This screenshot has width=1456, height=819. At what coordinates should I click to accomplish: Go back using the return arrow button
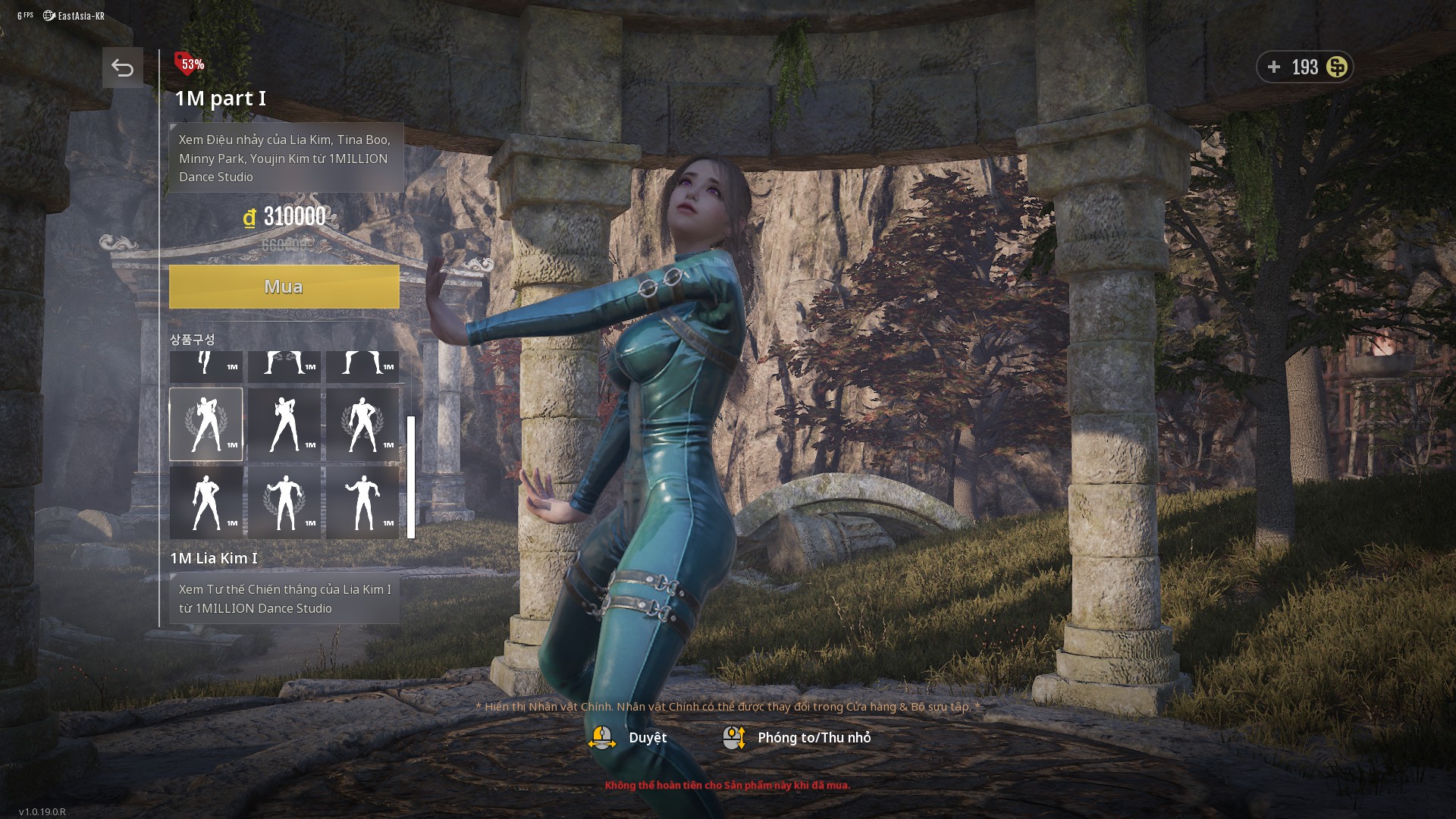coord(122,68)
